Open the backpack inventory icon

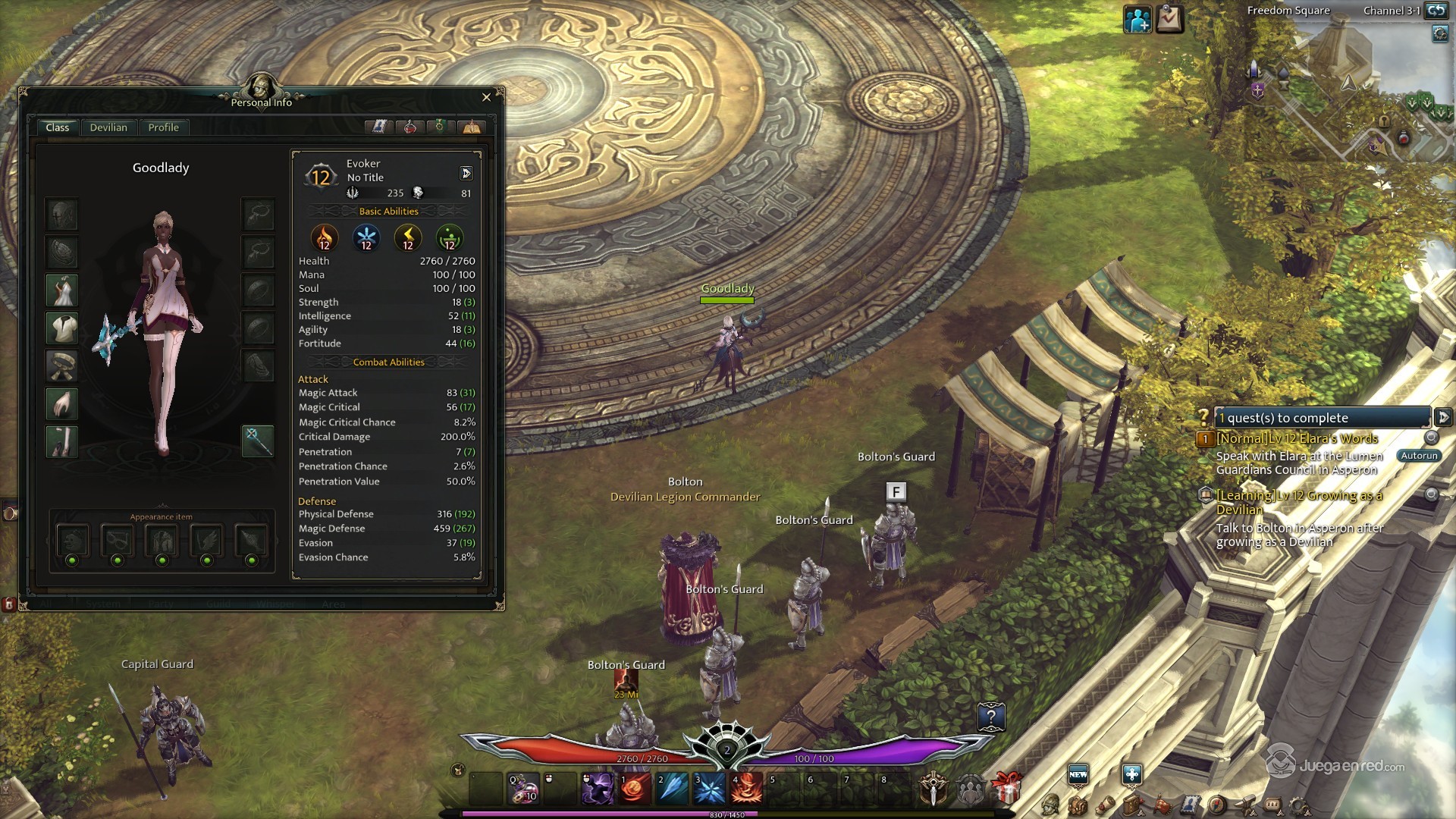pos(1078,805)
